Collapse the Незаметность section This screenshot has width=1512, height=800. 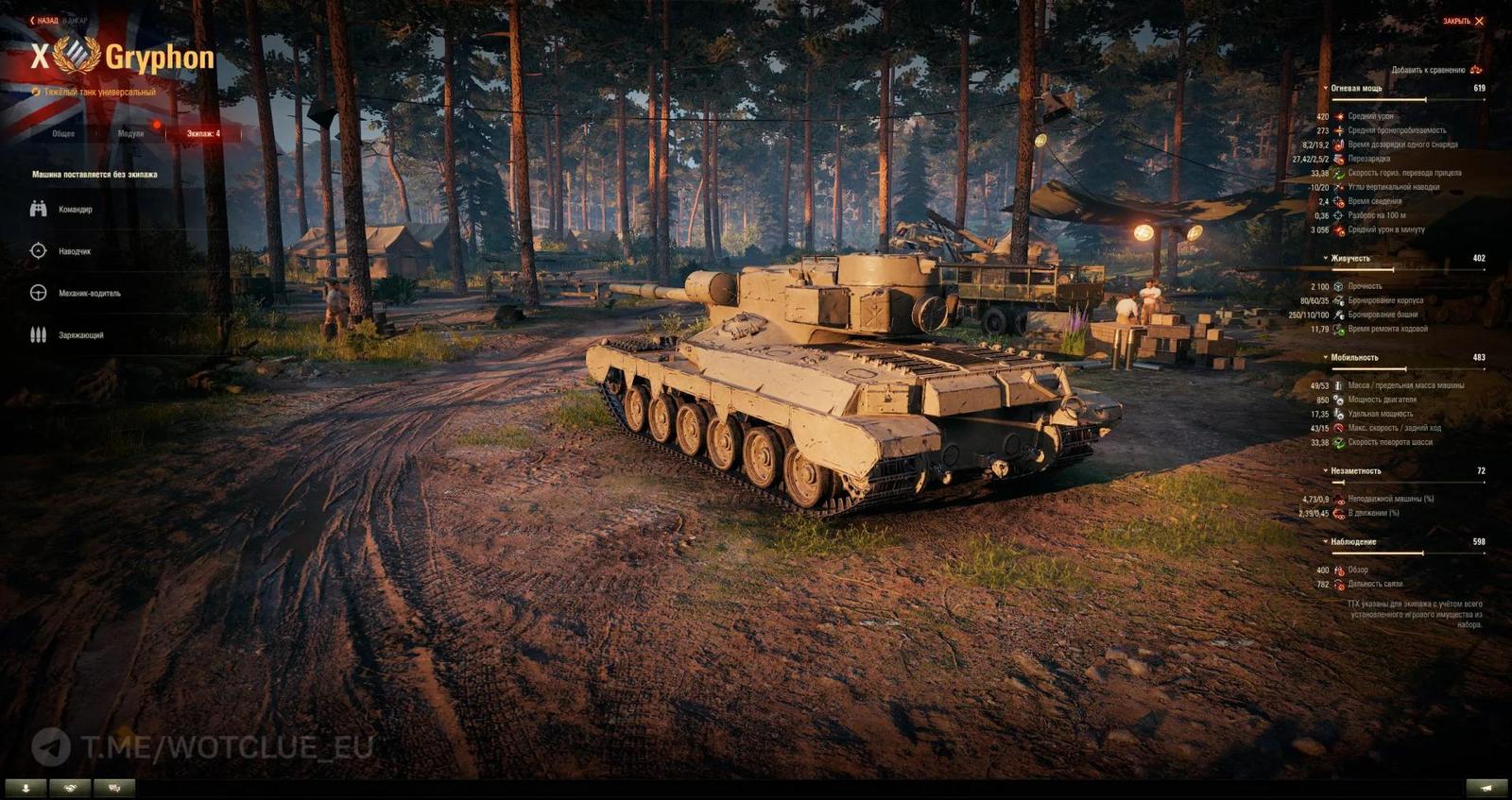1325,469
